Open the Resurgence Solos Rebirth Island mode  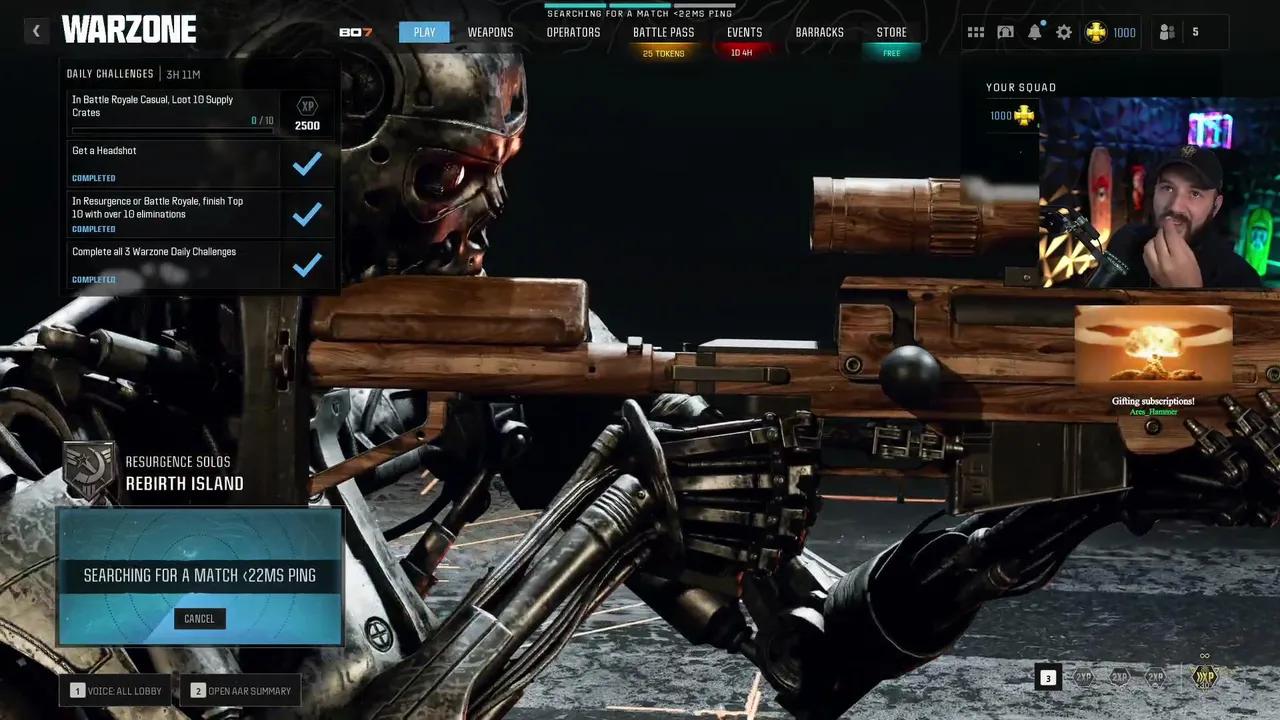click(x=184, y=473)
